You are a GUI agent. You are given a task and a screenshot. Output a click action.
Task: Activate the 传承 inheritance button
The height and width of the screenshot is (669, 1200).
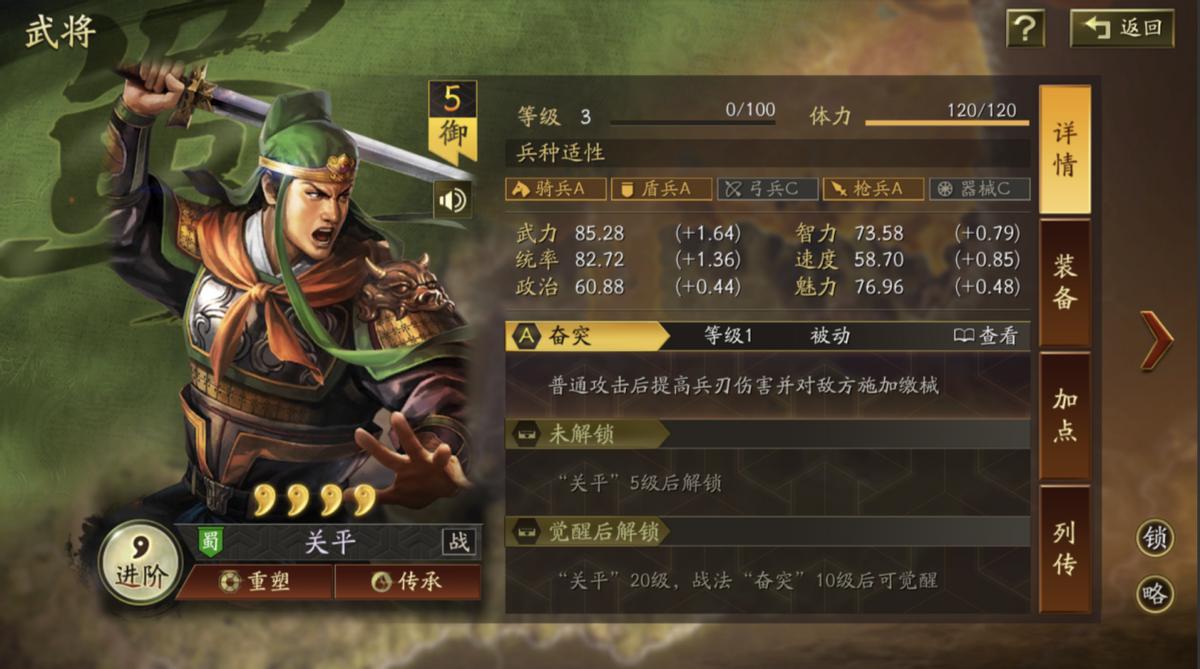[407, 581]
